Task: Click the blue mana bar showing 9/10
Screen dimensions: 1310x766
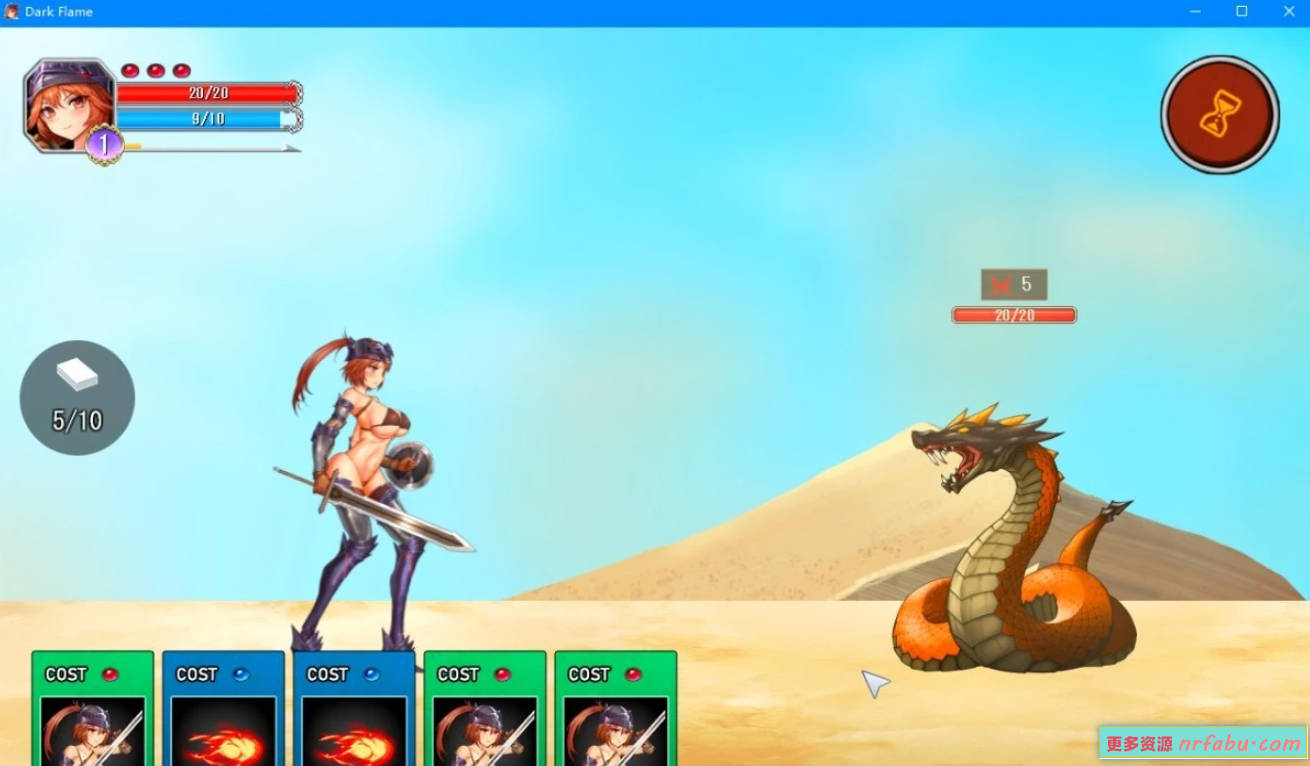Action: click(206, 117)
